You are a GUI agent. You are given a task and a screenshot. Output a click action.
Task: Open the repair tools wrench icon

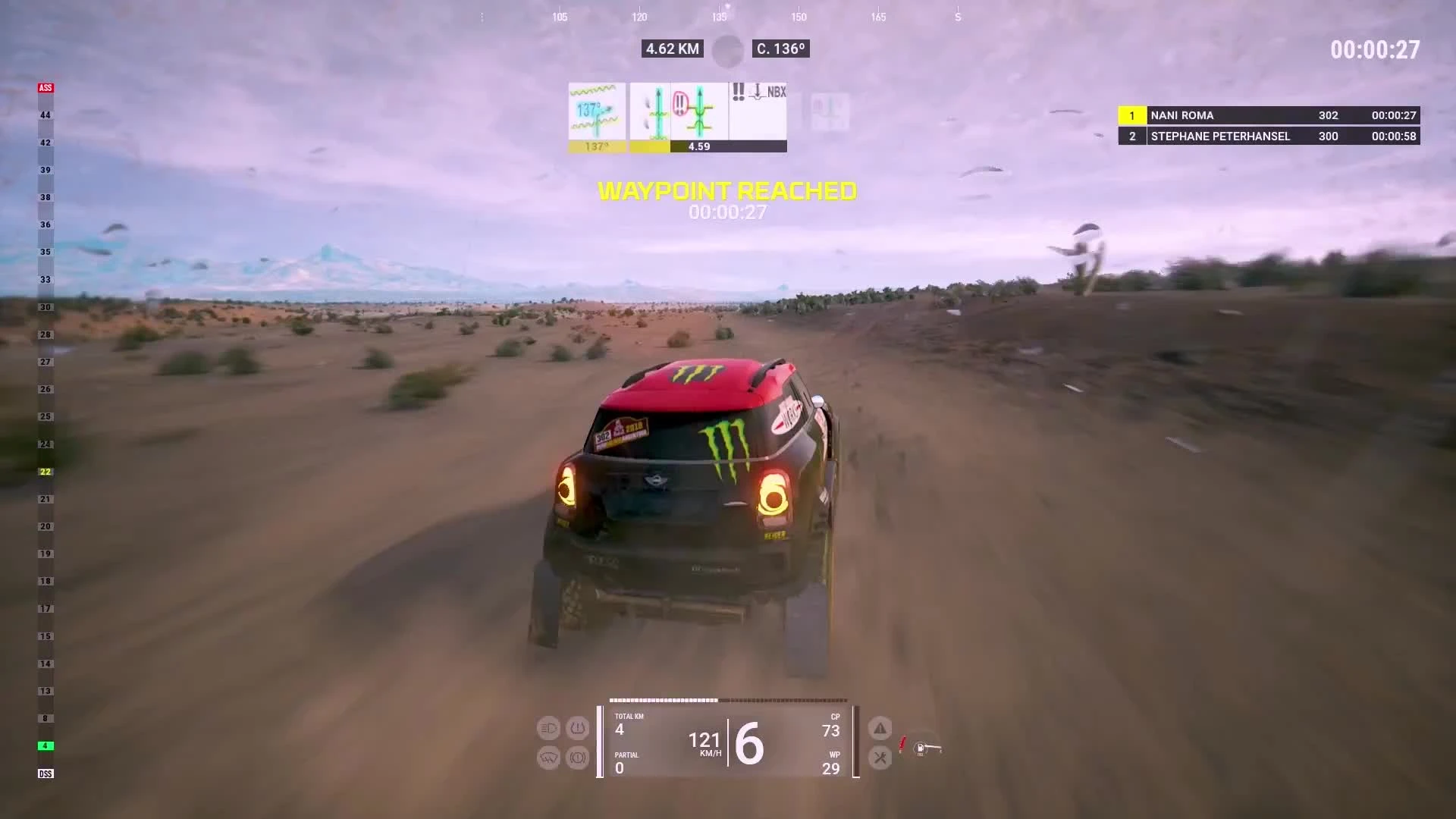[x=880, y=758]
